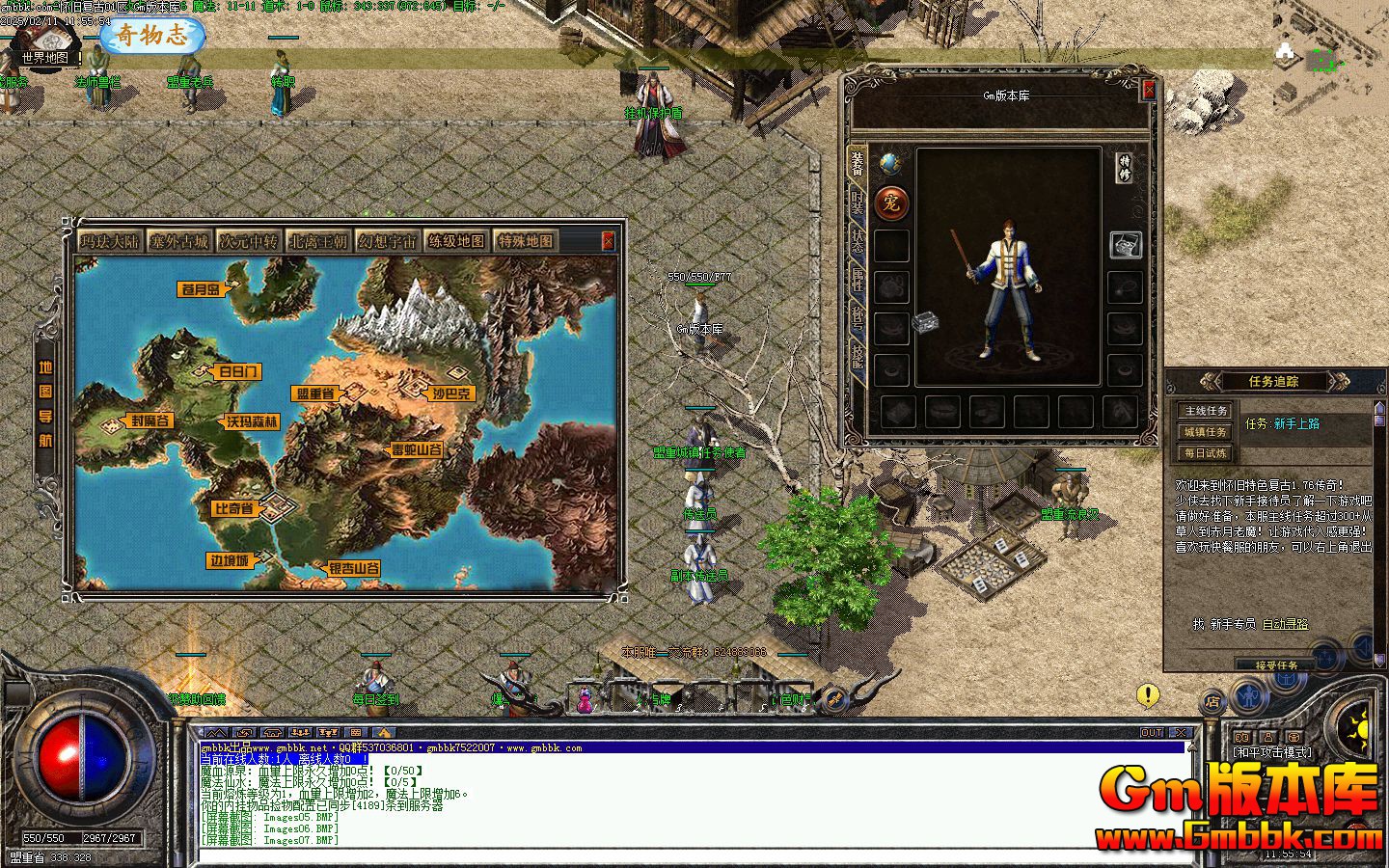Screen dimensions: 1389x868
Task: Open the 时装 tab in the character panel
Action: tap(857, 203)
